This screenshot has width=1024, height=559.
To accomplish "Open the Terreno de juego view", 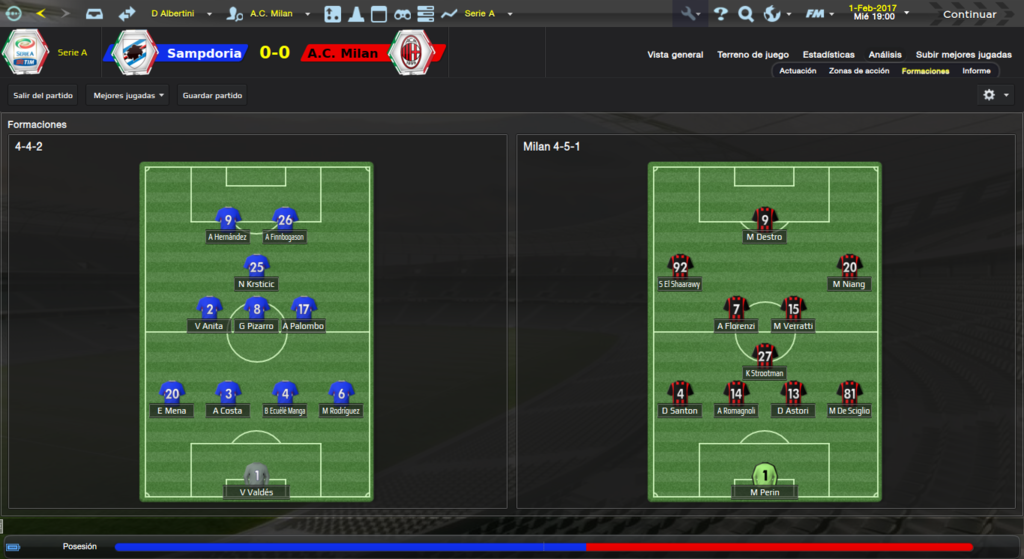I will [x=753, y=55].
